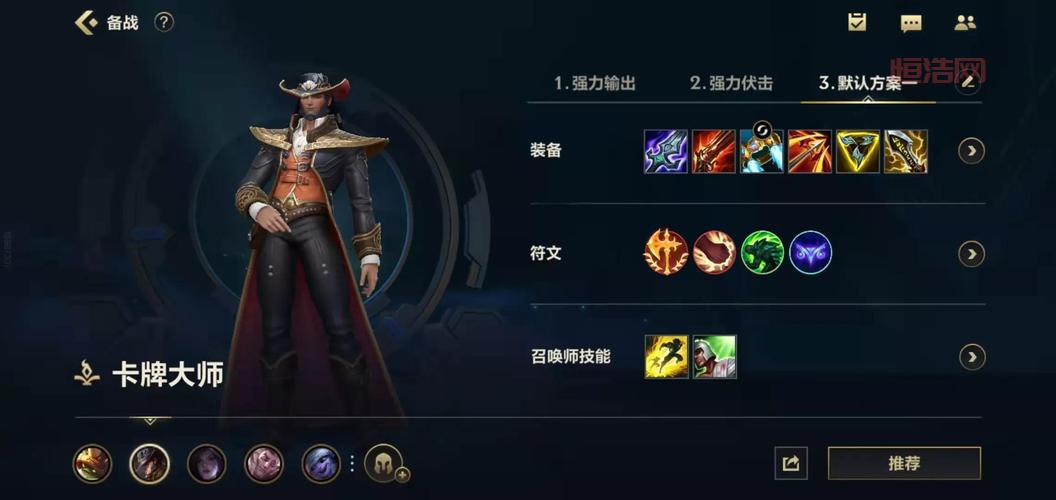Open the checklist icon in the top bar
The width and height of the screenshot is (1056, 500).
pos(857,22)
